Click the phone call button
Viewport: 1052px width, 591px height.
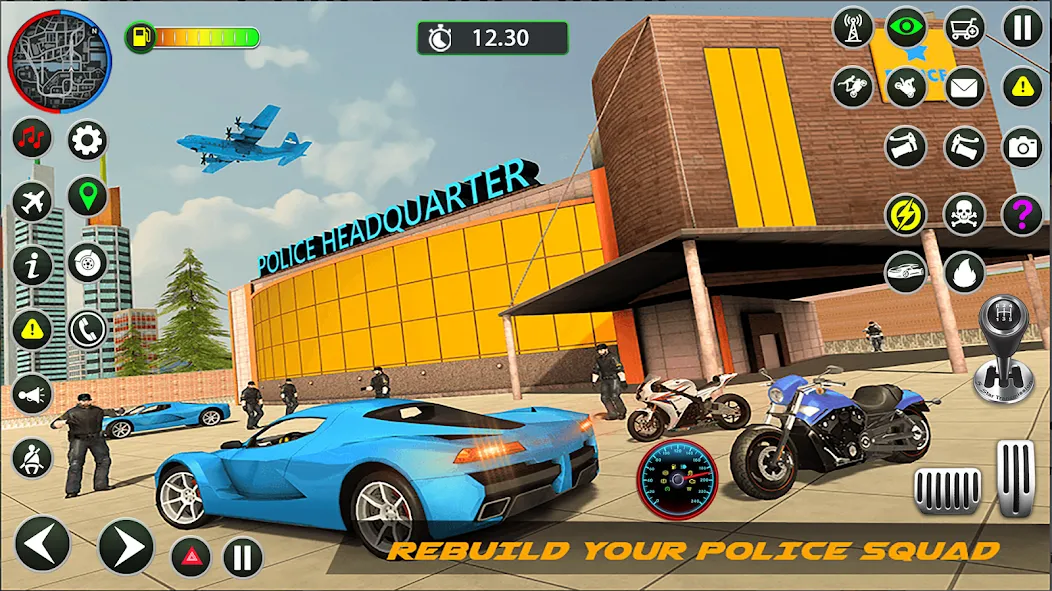click(x=87, y=329)
